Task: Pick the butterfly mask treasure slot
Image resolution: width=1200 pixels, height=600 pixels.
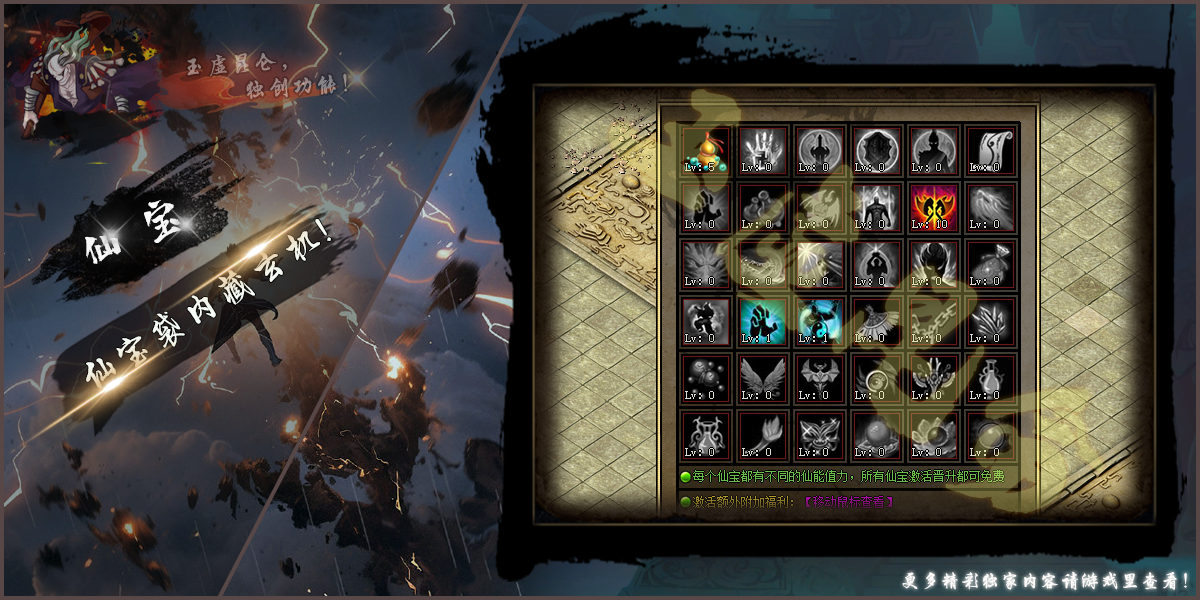Action: pos(820,436)
